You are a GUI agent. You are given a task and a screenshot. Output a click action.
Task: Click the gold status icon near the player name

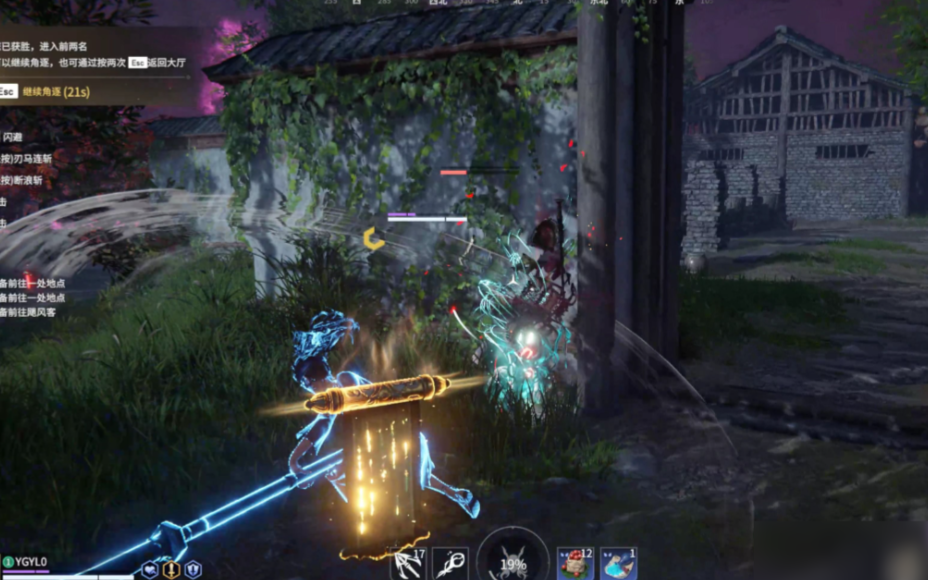pos(171,569)
